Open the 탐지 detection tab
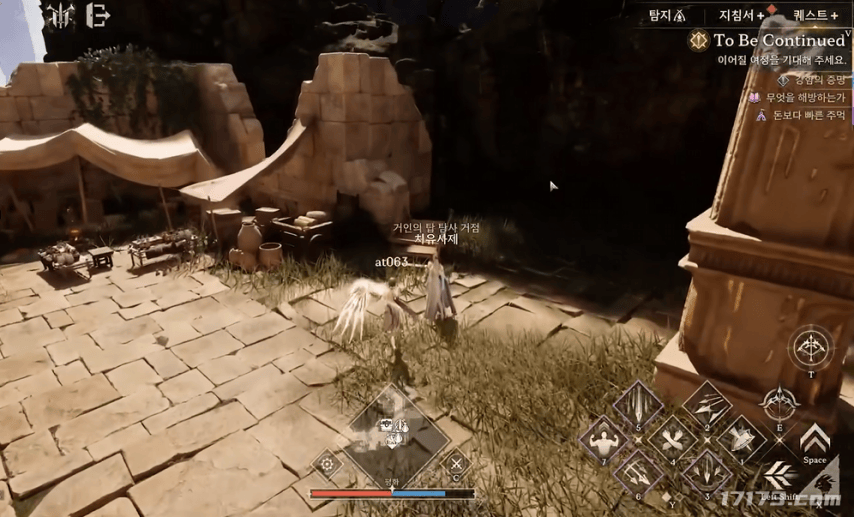 [667, 15]
